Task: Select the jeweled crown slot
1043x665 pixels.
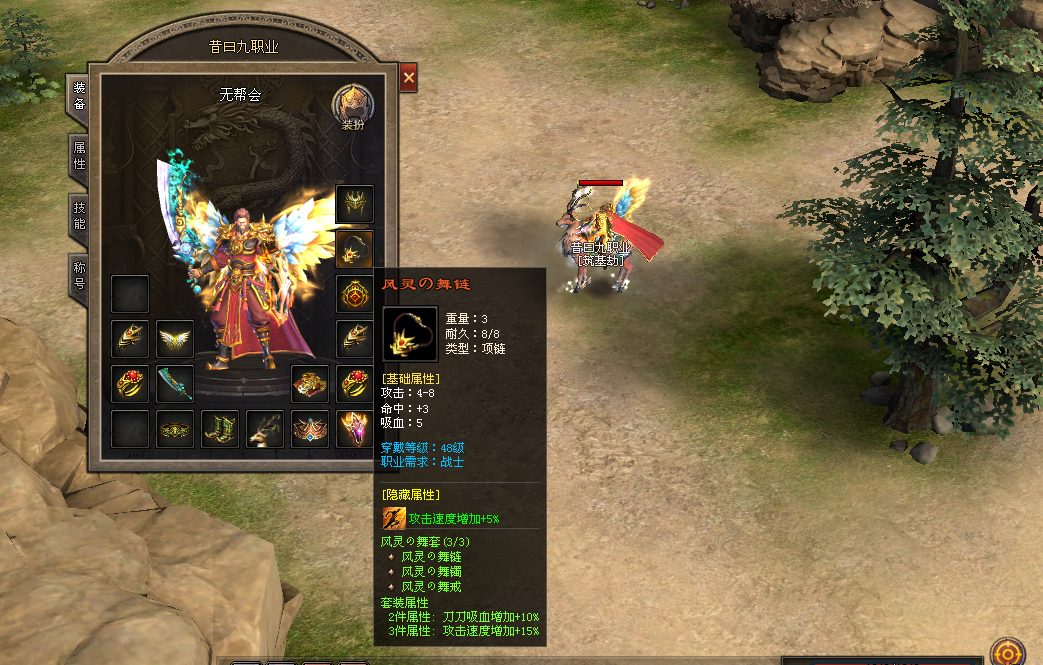Action: click(x=310, y=429)
